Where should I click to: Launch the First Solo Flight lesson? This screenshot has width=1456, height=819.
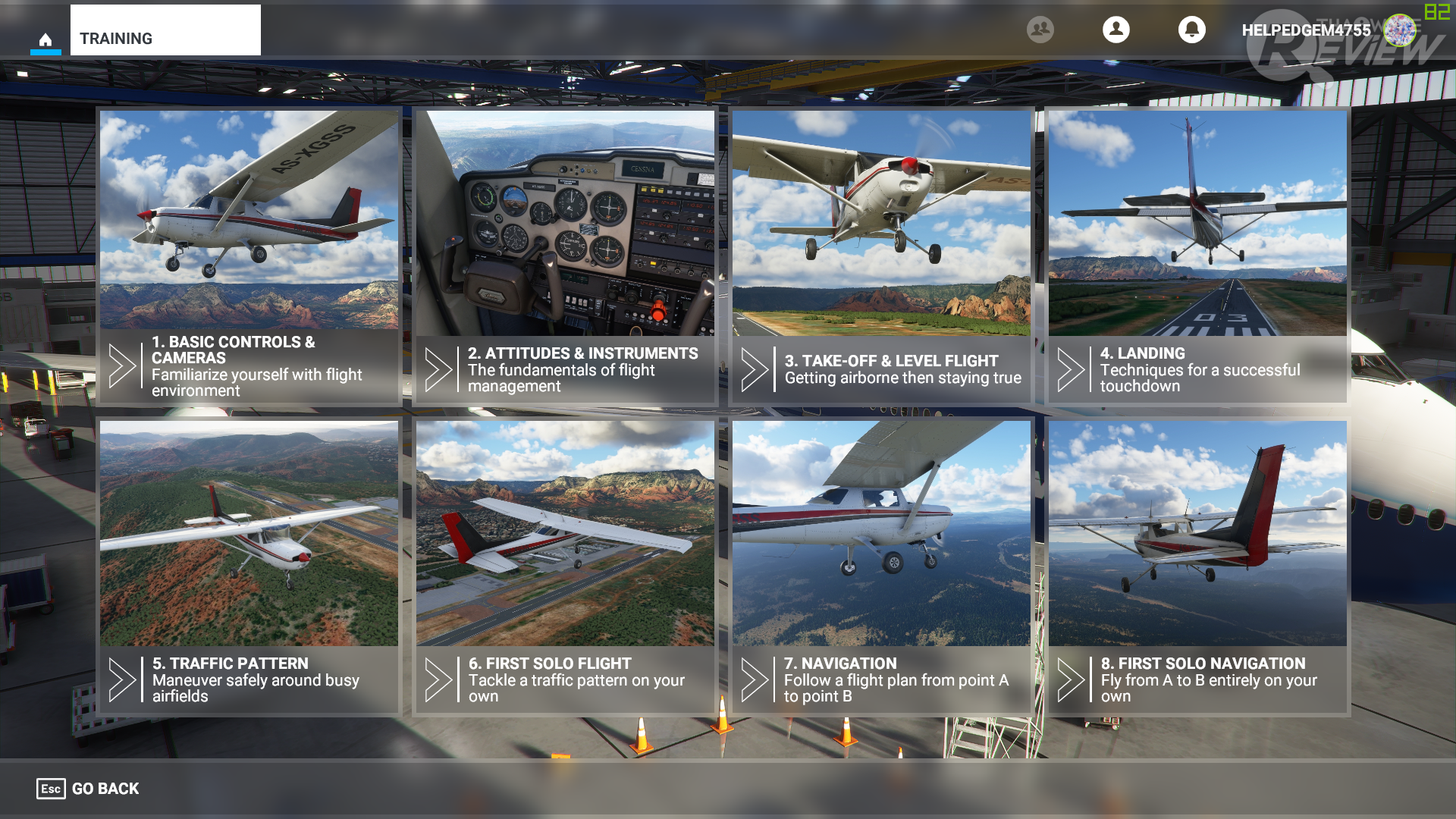[565, 566]
